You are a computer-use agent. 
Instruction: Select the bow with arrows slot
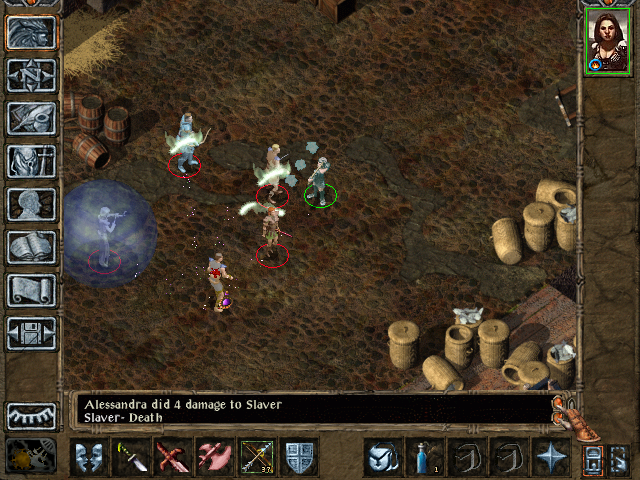258,457
